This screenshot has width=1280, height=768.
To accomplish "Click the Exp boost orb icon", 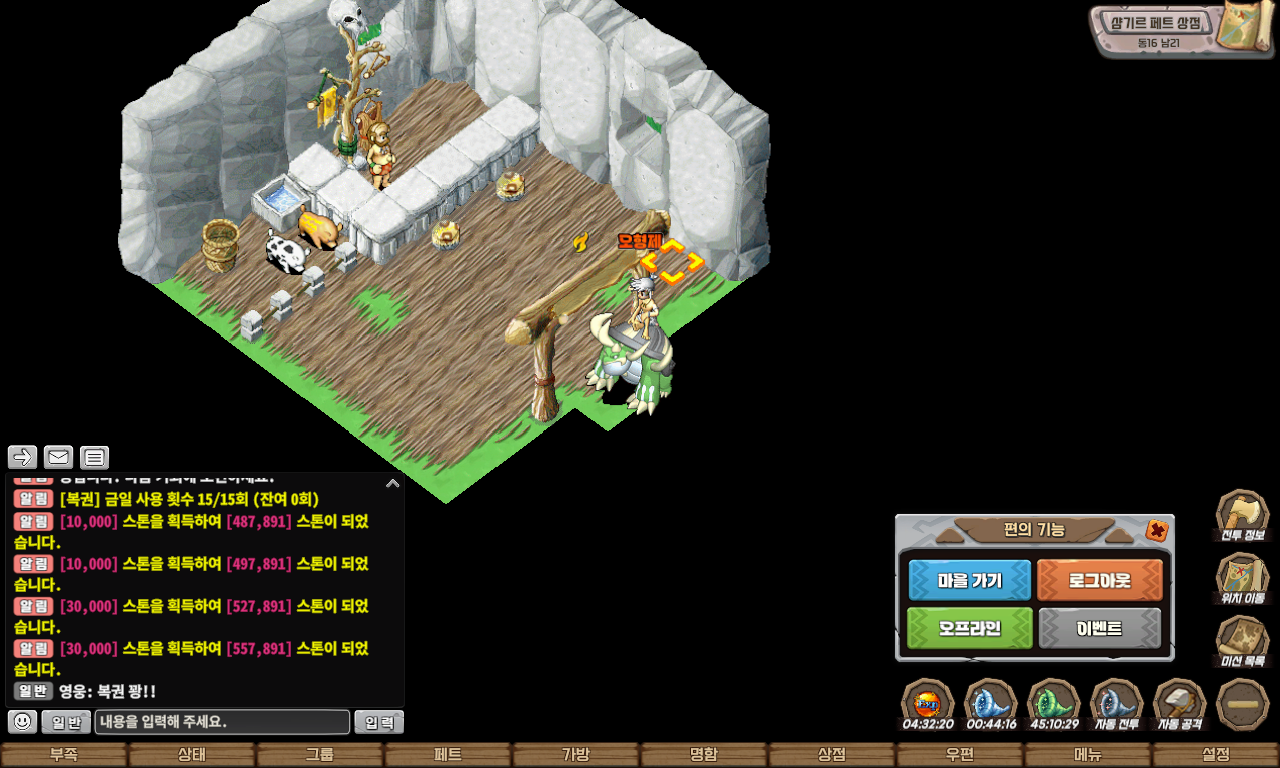I will point(927,703).
